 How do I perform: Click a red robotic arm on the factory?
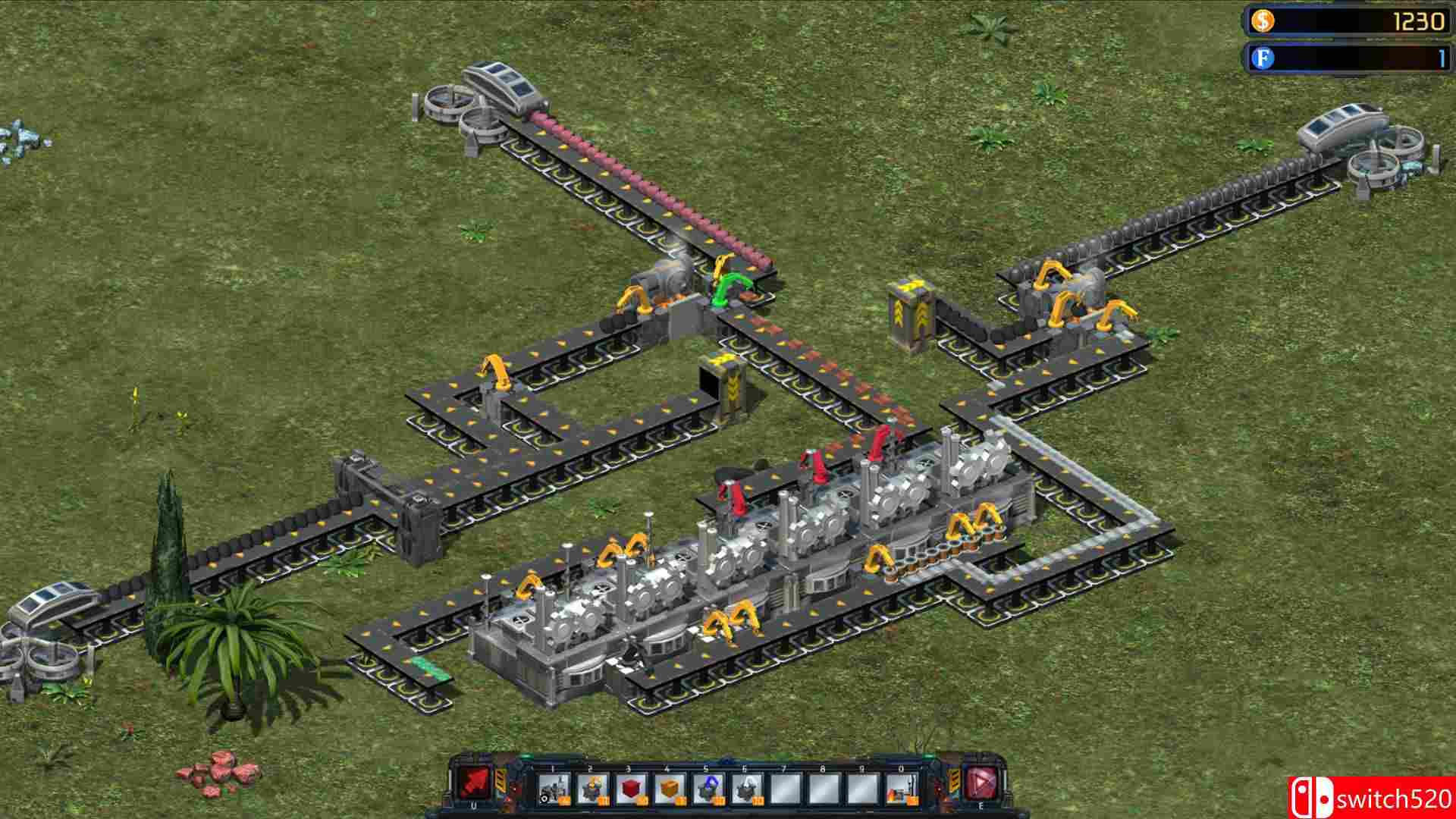pos(811,466)
